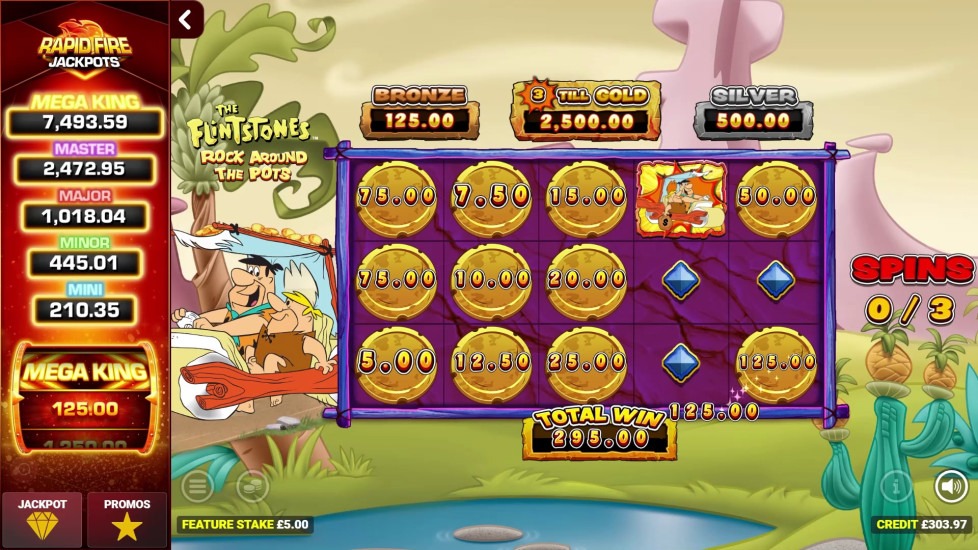Select the Mini jackpot value
This screenshot has height=550, width=978.
(x=85, y=310)
